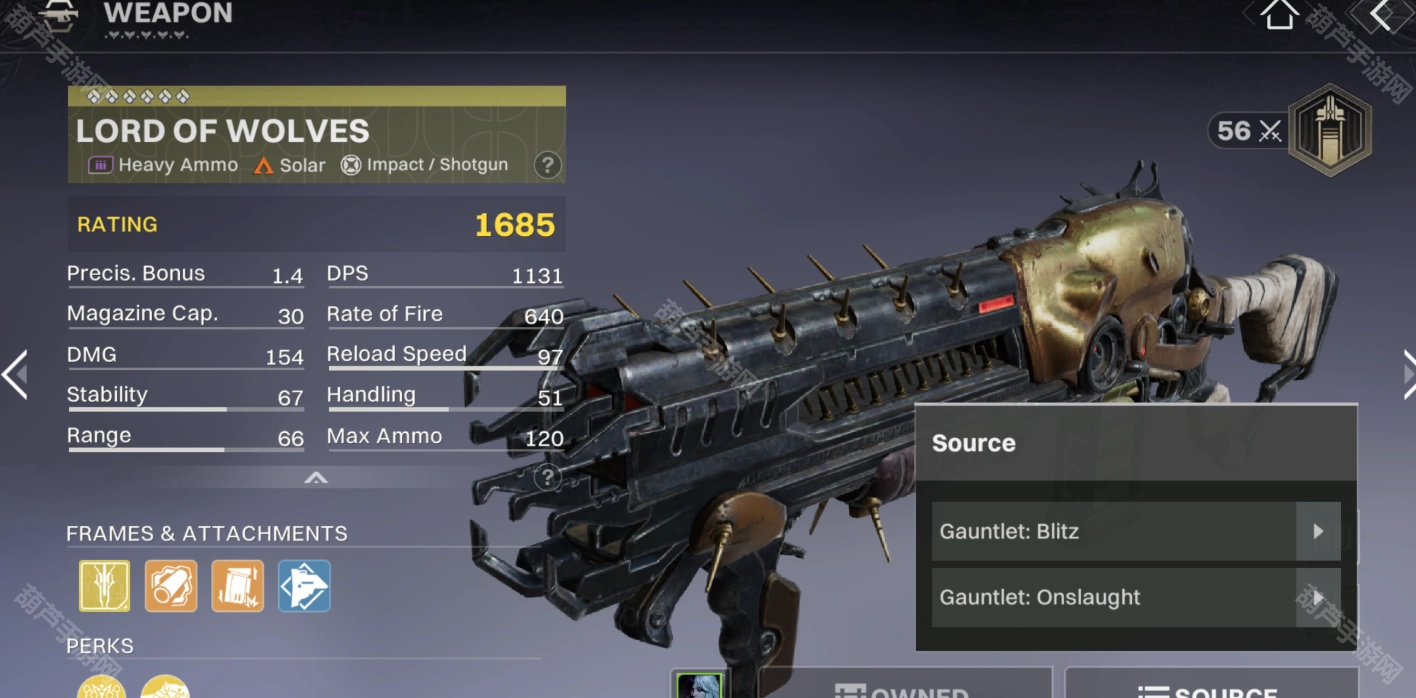Viewport: 1416px width, 698px height.
Task: Click the OWNED button
Action: click(904, 686)
